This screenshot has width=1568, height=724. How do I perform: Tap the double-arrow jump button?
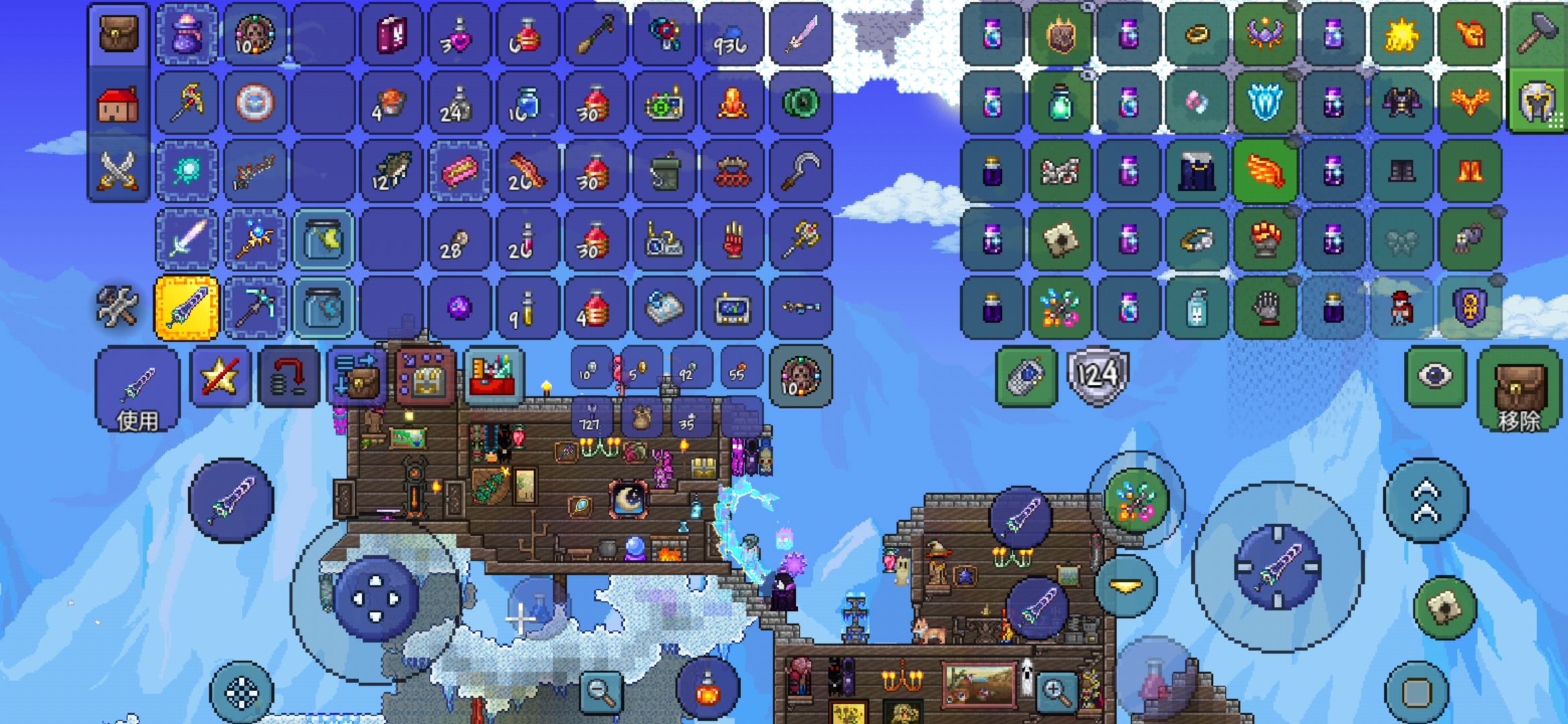pos(1426,501)
